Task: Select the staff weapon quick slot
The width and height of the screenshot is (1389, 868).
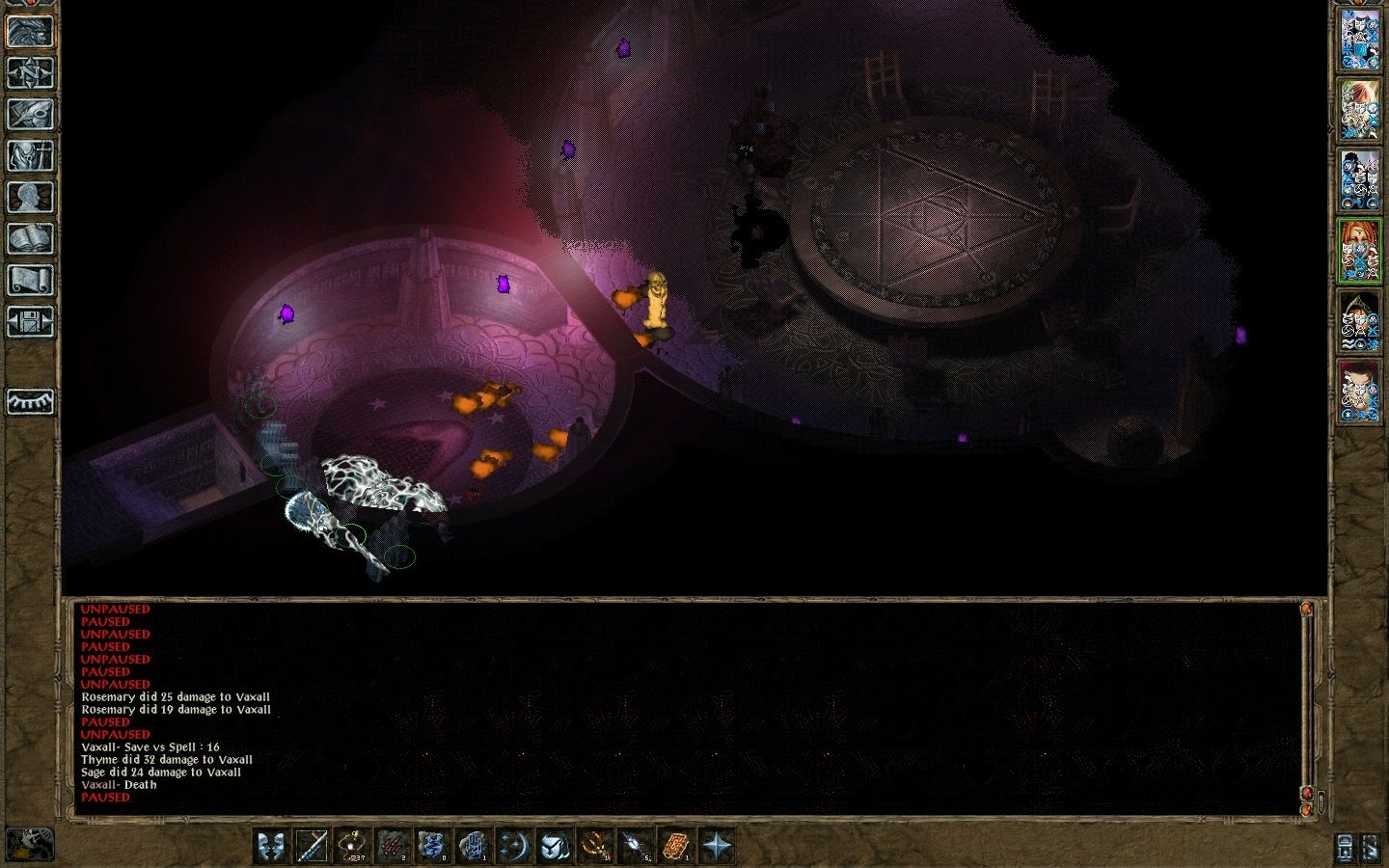Action: point(312,846)
